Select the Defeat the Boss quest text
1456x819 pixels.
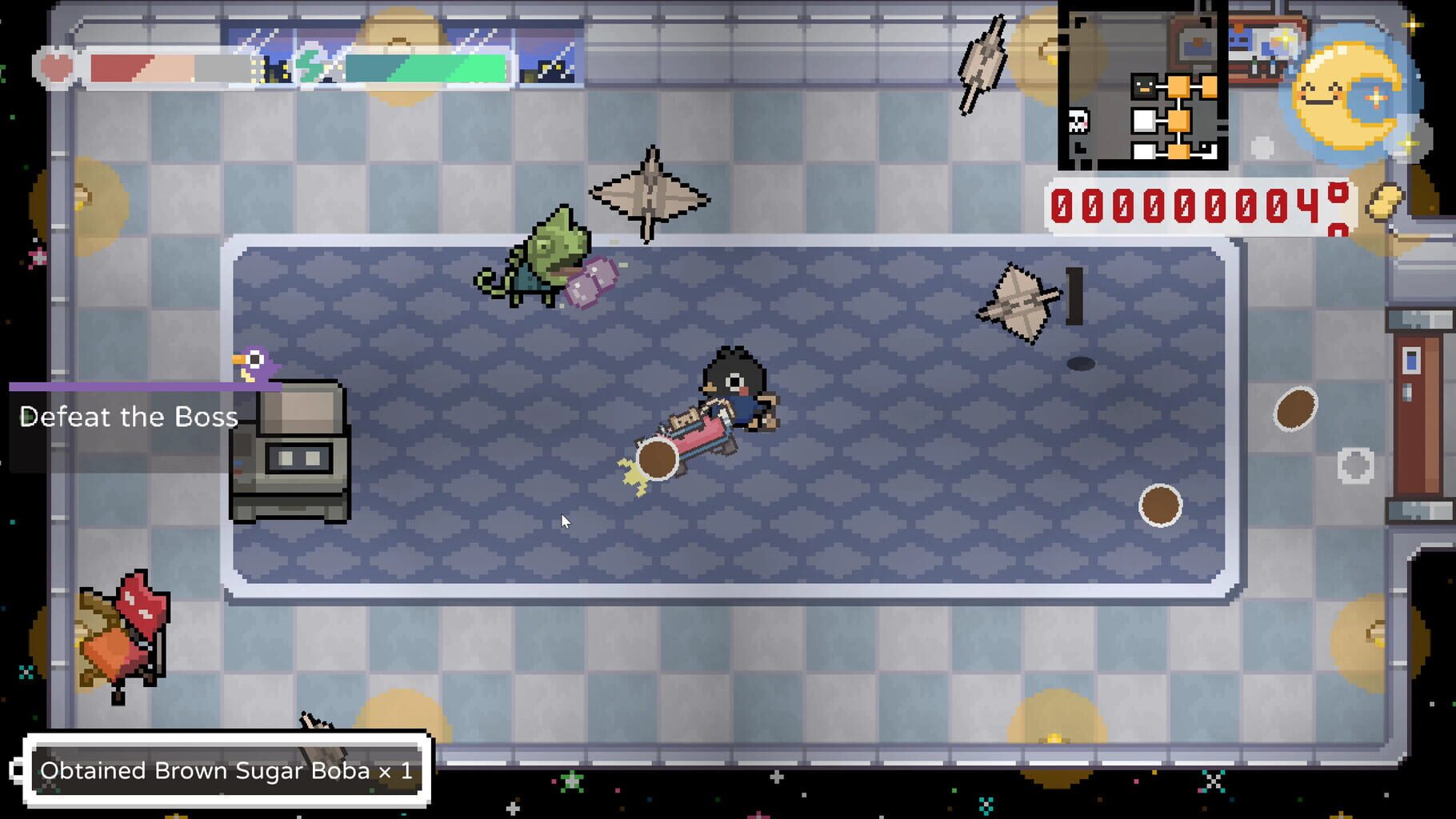coord(130,417)
